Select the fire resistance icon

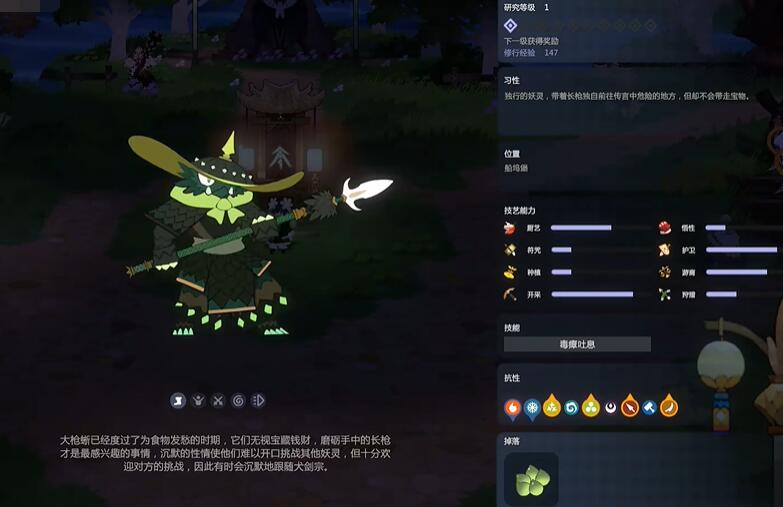[x=512, y=407]
